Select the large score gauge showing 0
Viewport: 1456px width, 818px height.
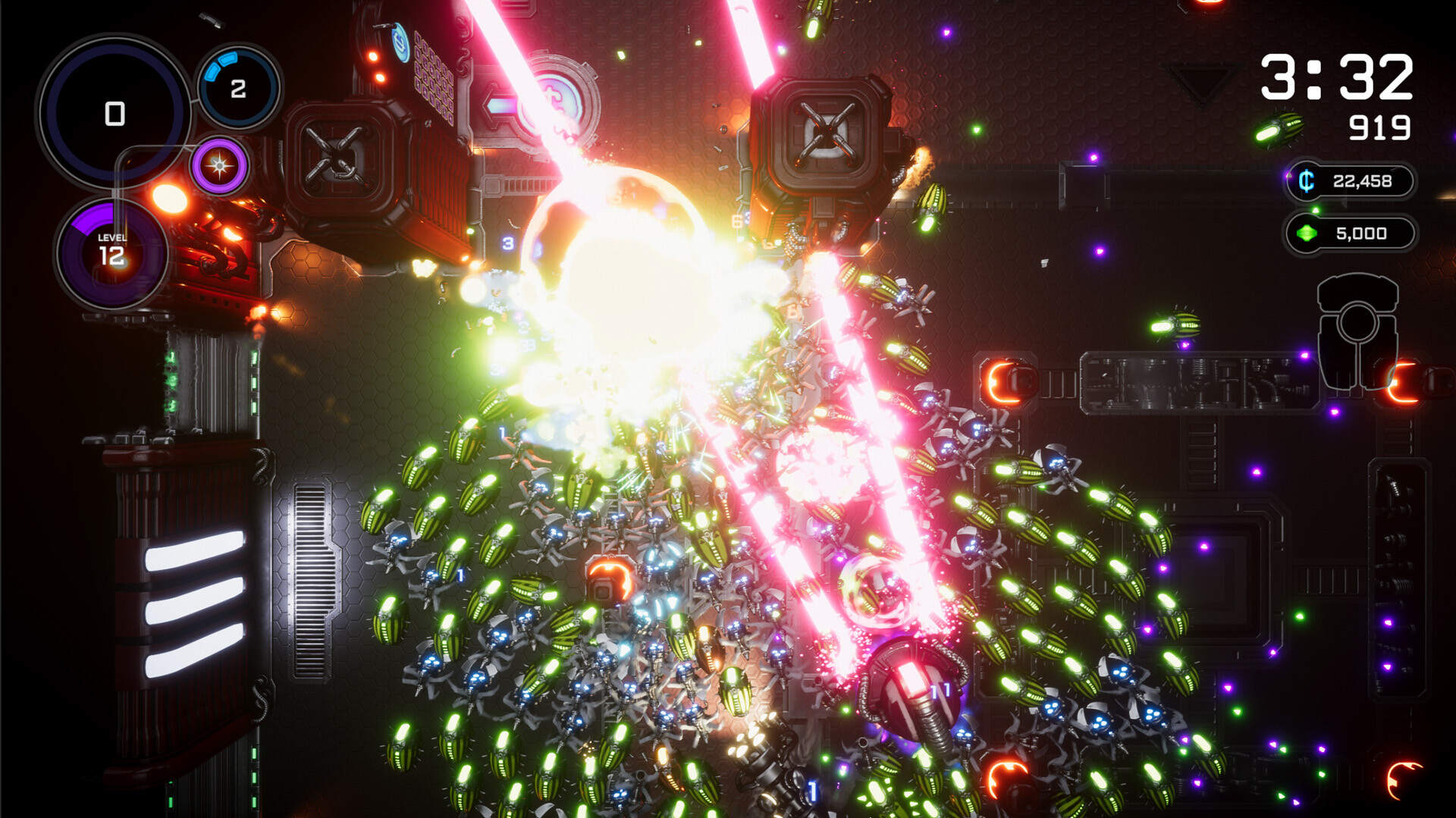coord(114,114)
